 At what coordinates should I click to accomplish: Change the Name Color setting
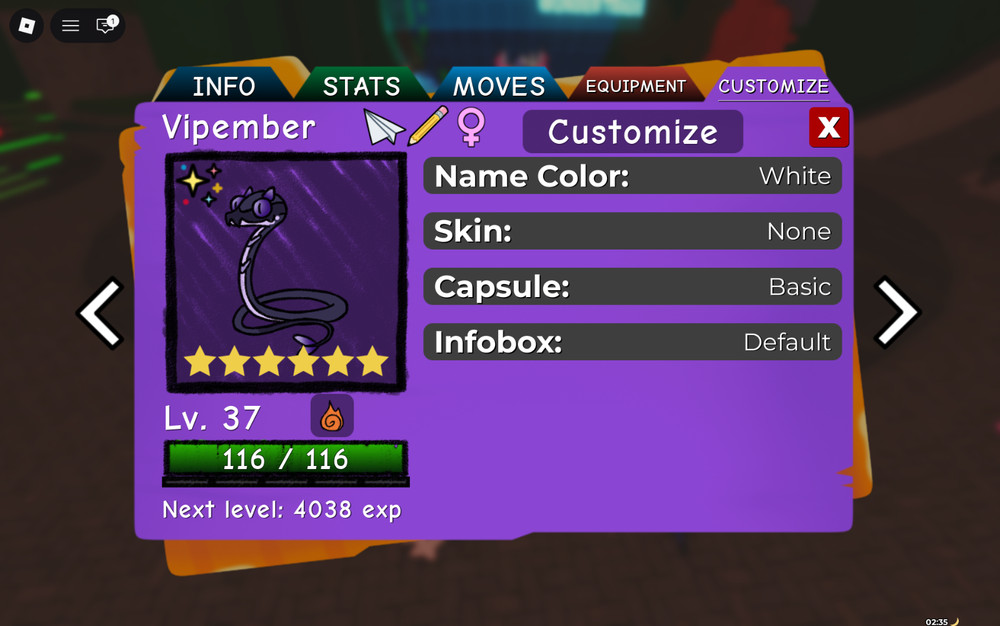(632, 176)
